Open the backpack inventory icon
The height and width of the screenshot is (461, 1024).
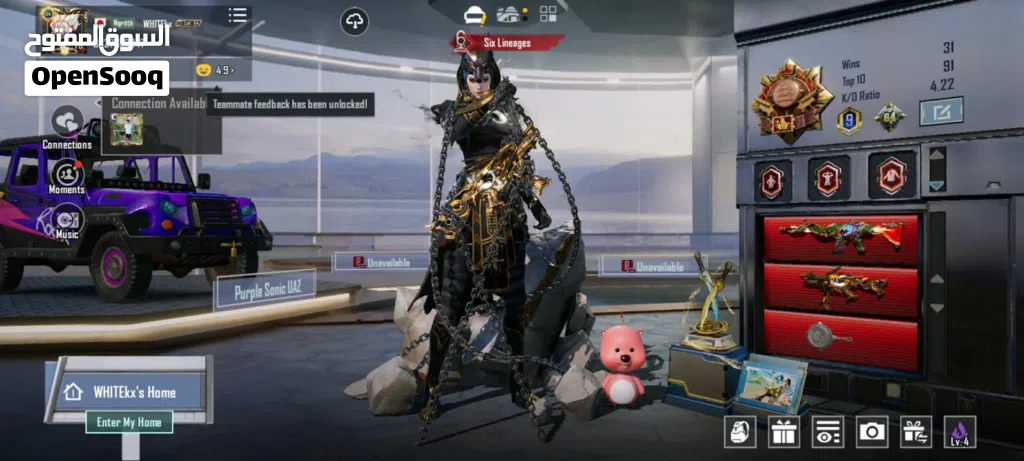[x=740, y=431]
